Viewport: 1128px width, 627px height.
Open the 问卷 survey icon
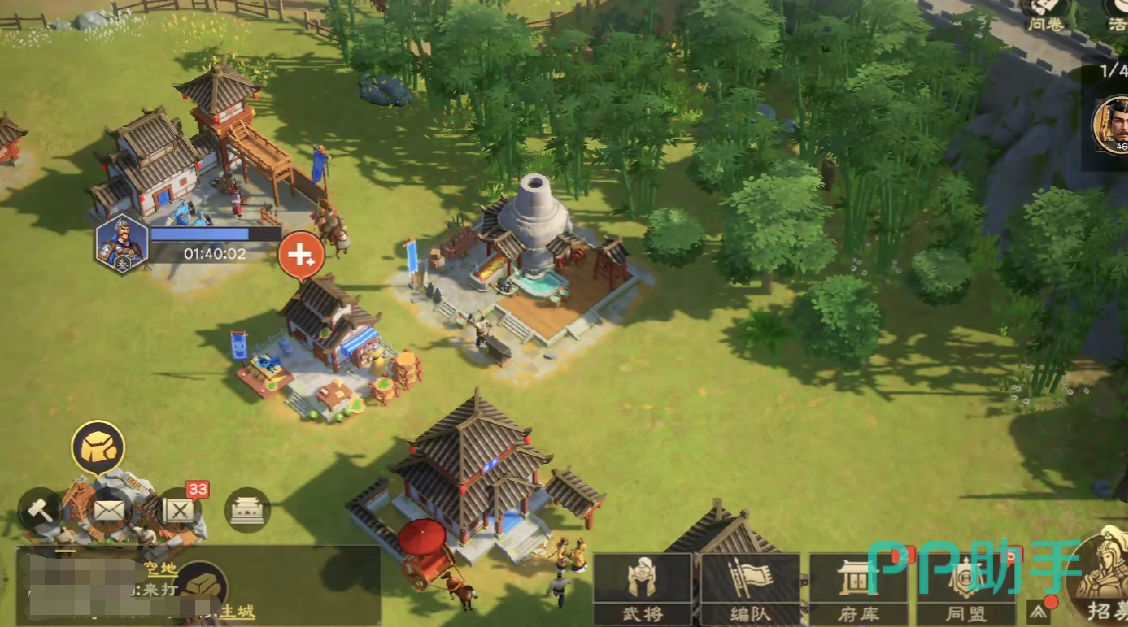[1045, 14]
